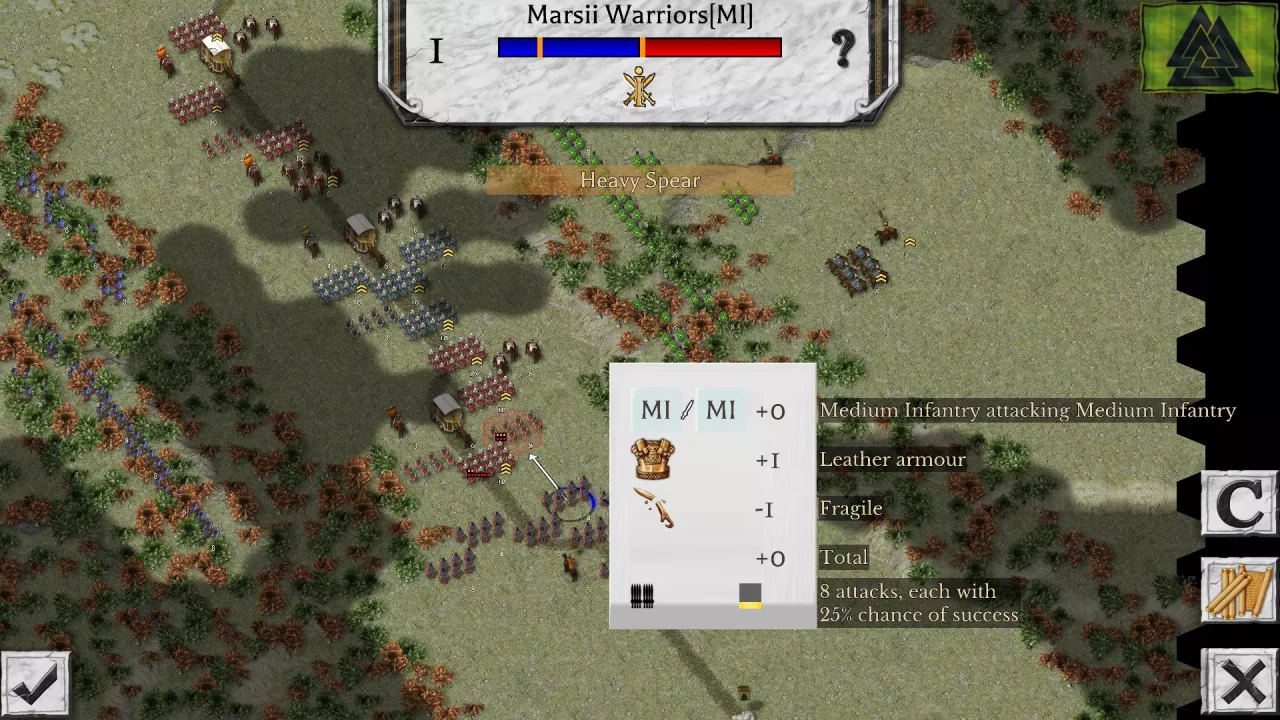The height and width of the screenshot is (720, 1280).
Task: Click the Medium Infantry attacking Medium Infantry text
Action: (1028, 410)
